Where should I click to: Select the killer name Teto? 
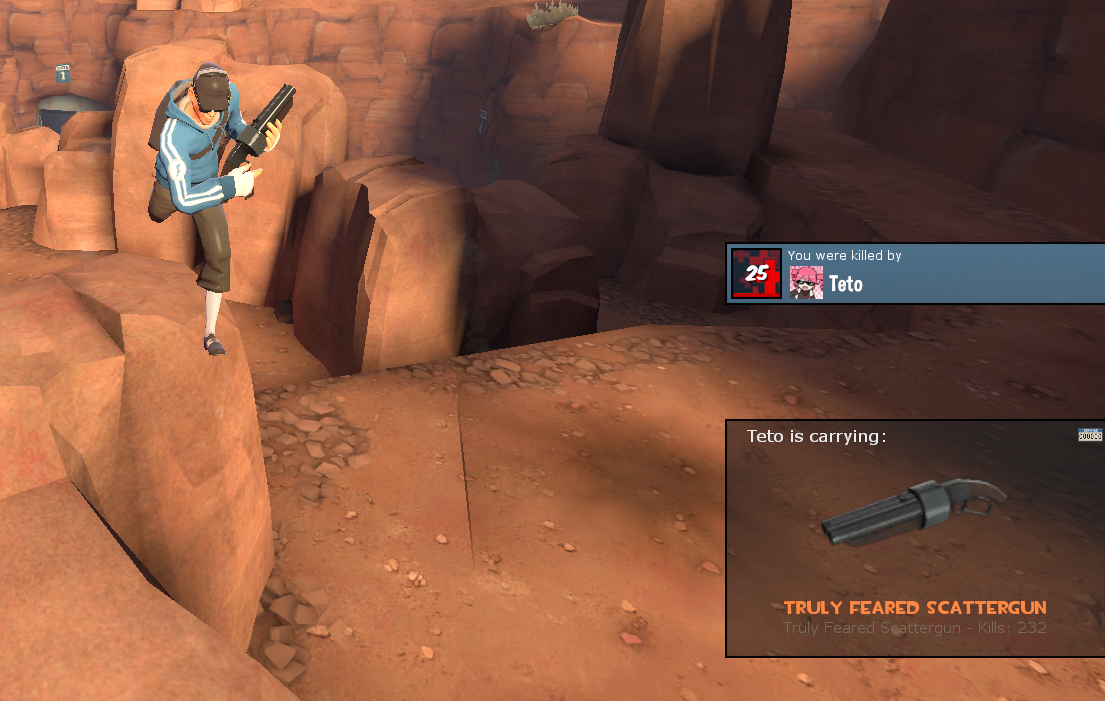pos(845,284)
